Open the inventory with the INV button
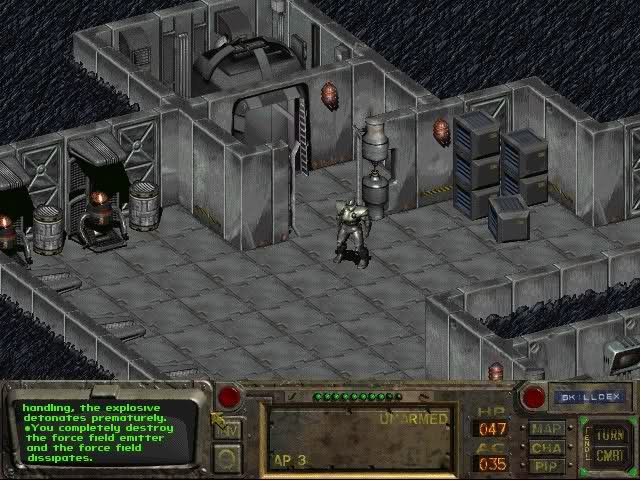This screenshot has height=481, width=641. point(229,430)
